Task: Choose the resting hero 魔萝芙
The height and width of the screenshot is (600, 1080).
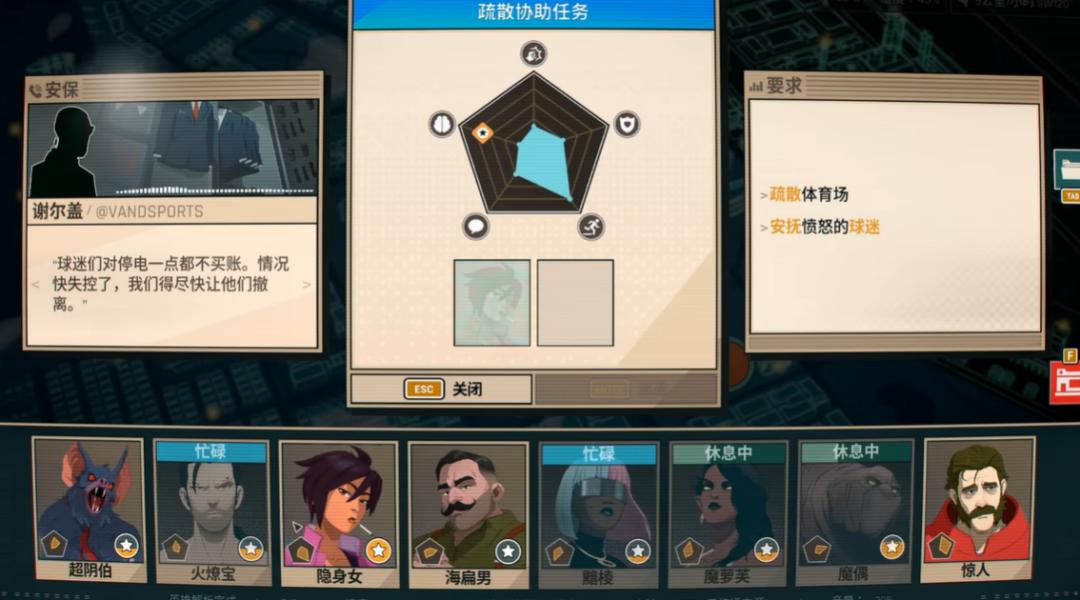Action: coord(727,512)
